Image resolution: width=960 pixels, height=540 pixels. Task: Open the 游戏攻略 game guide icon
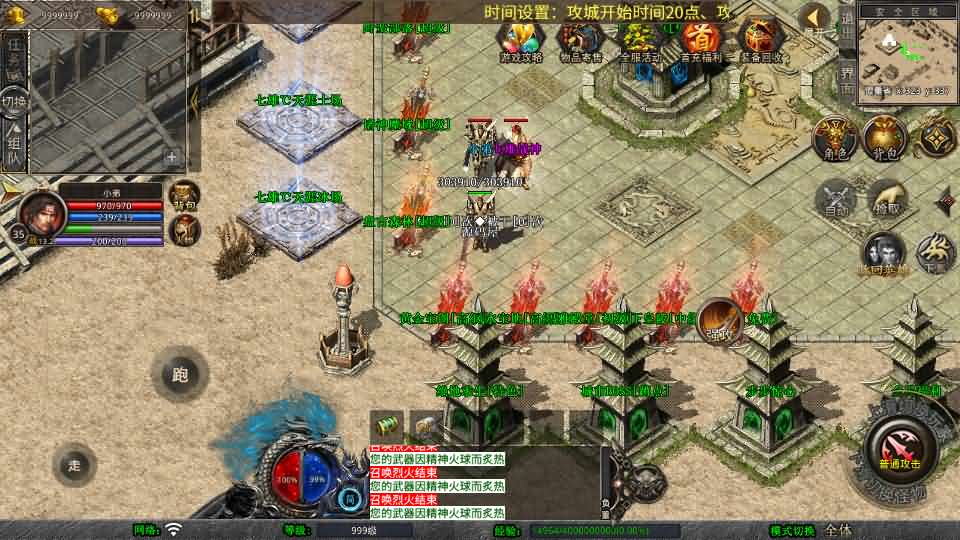(521, 41)
